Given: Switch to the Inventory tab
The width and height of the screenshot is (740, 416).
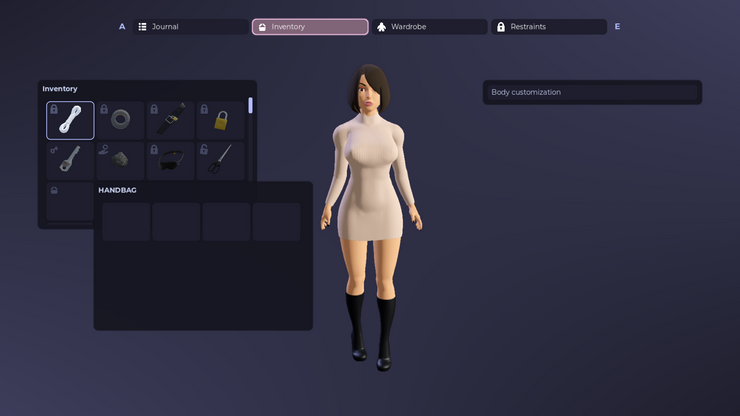Looking at the screenshot, I should [x=310, y=27].
